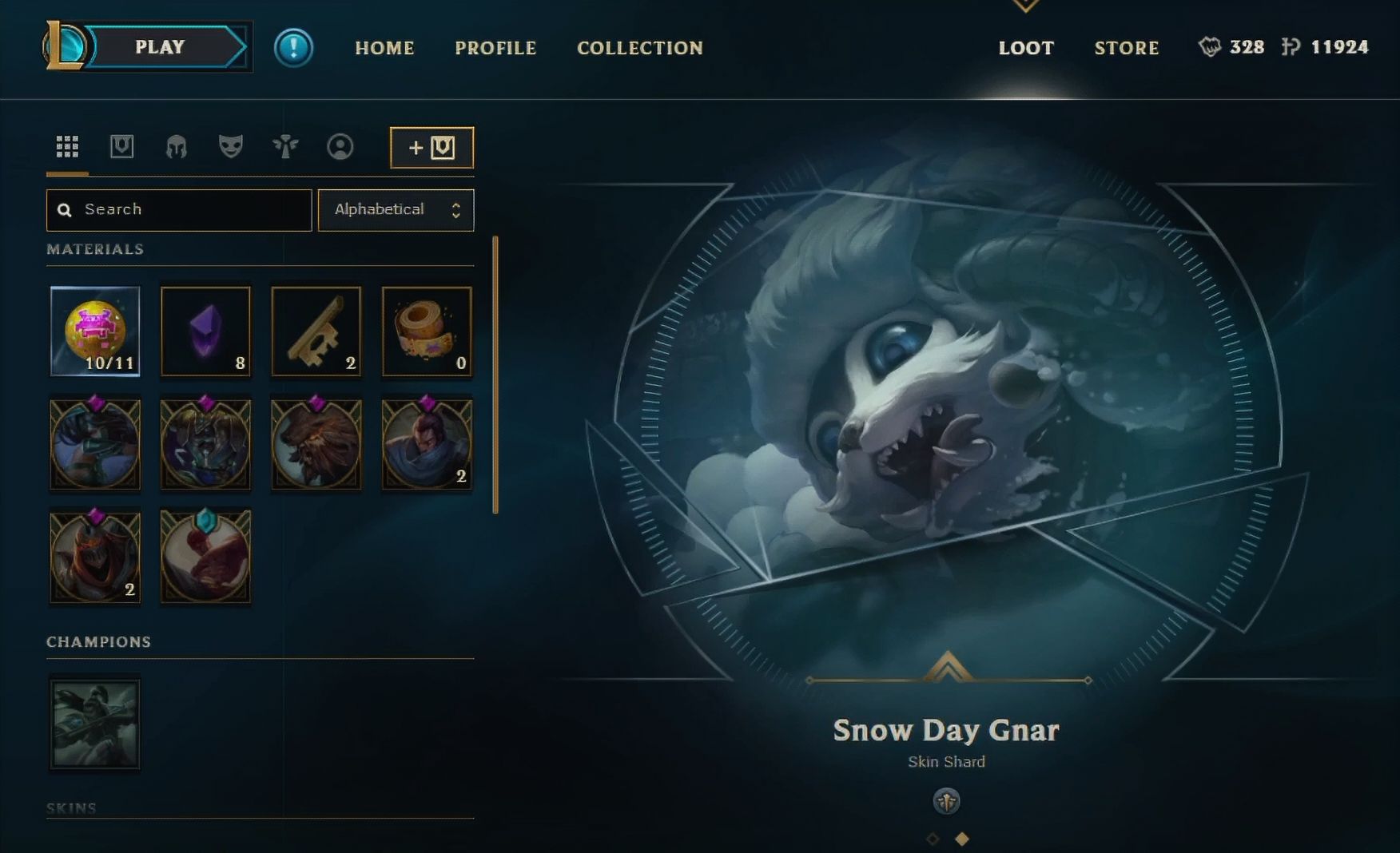Screen dimensions: 1400x853
Task: Select the second page dot under Snow Day Gnar
Action: [x=961, y=839]
